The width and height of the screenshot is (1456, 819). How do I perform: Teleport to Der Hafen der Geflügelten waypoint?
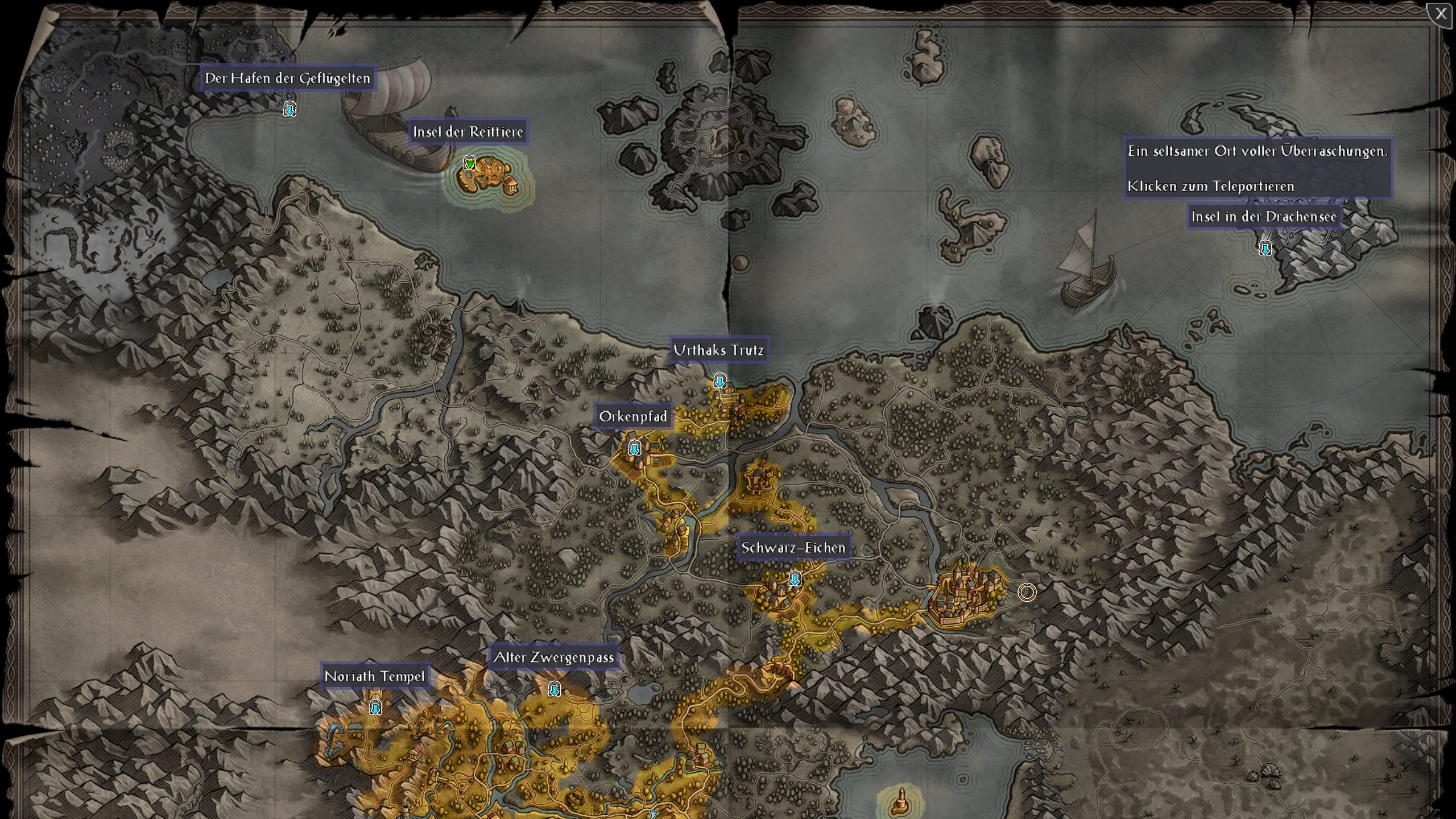click(290, 109)
